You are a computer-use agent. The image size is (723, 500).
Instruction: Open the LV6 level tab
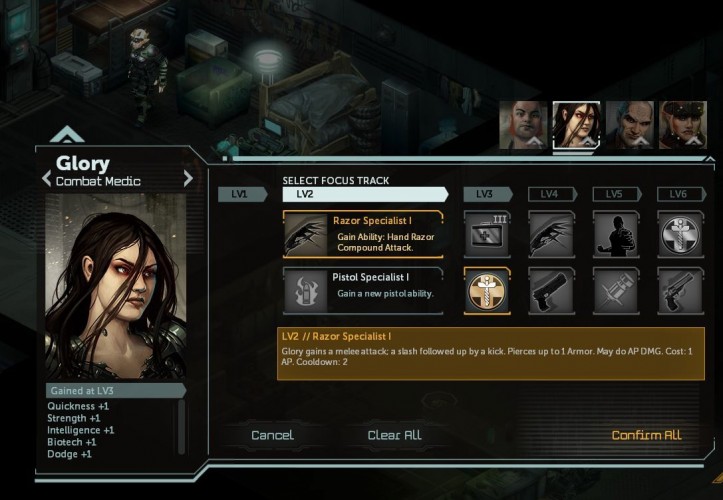coord(680,194)
